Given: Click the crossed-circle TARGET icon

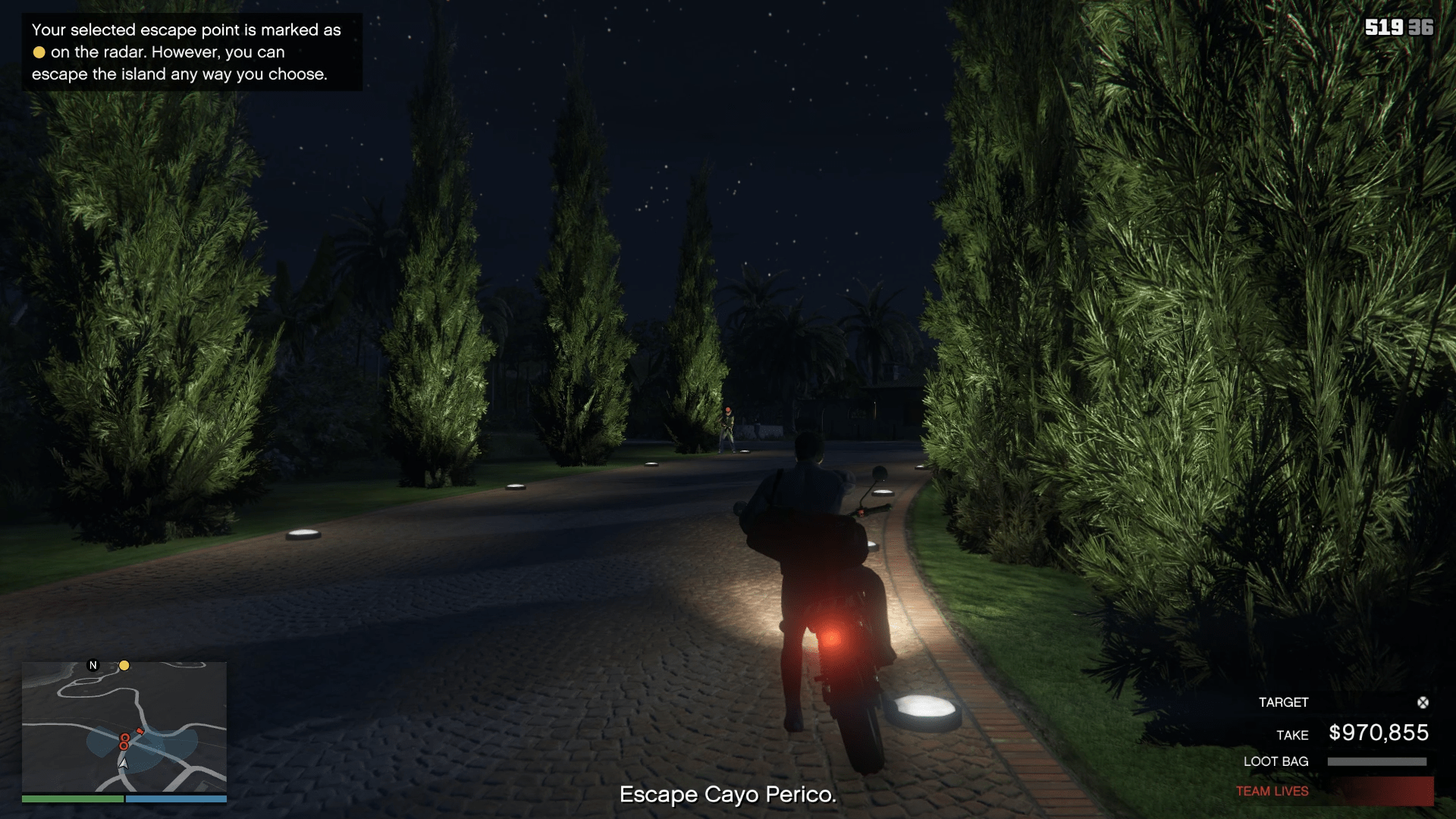Looking at the screenshot, I should pos(1421,702).
